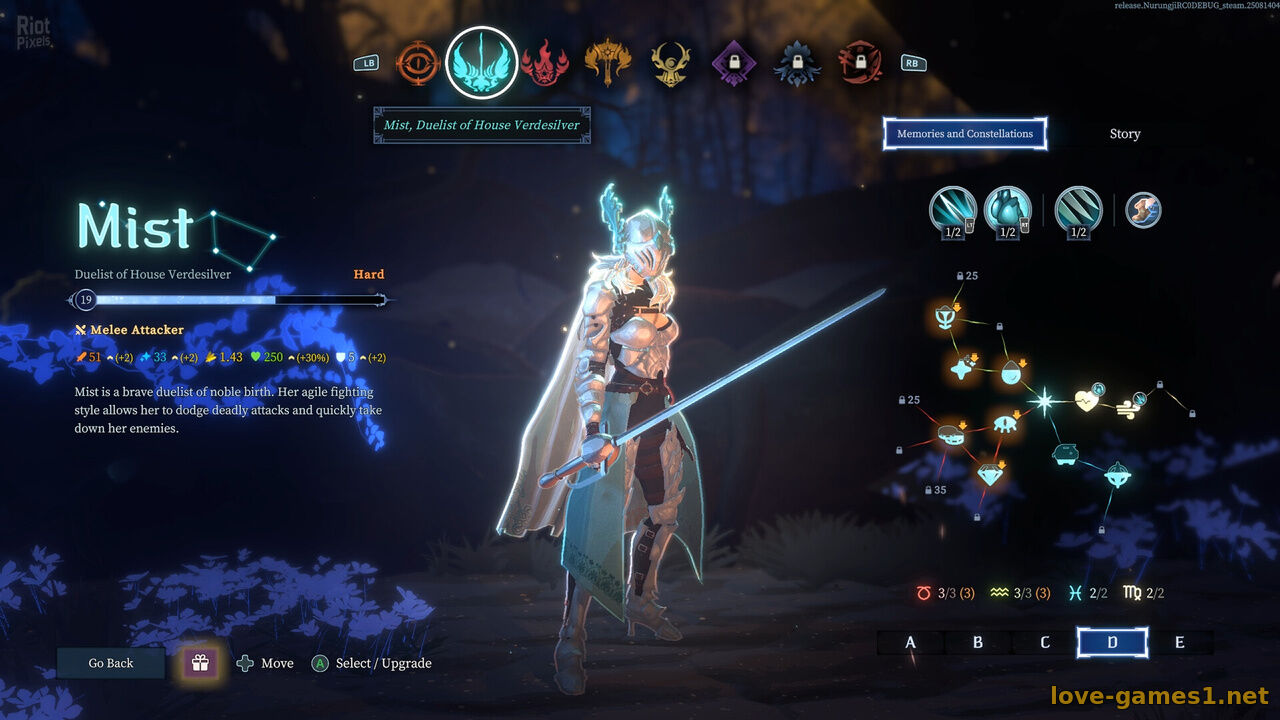Select the locked purple diamond character

pos(734,63)
